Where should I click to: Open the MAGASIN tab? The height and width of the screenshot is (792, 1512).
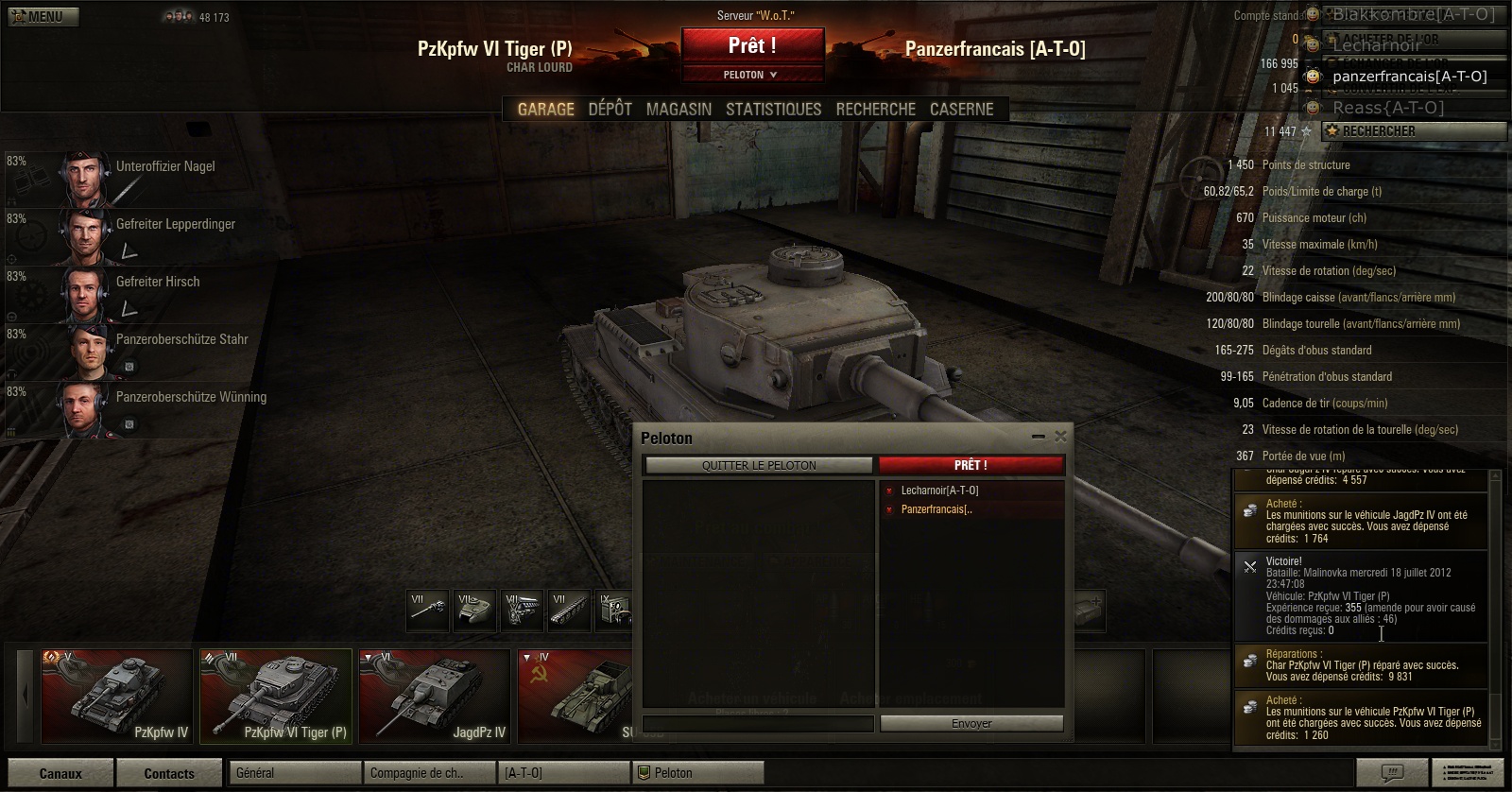(679, 109)
